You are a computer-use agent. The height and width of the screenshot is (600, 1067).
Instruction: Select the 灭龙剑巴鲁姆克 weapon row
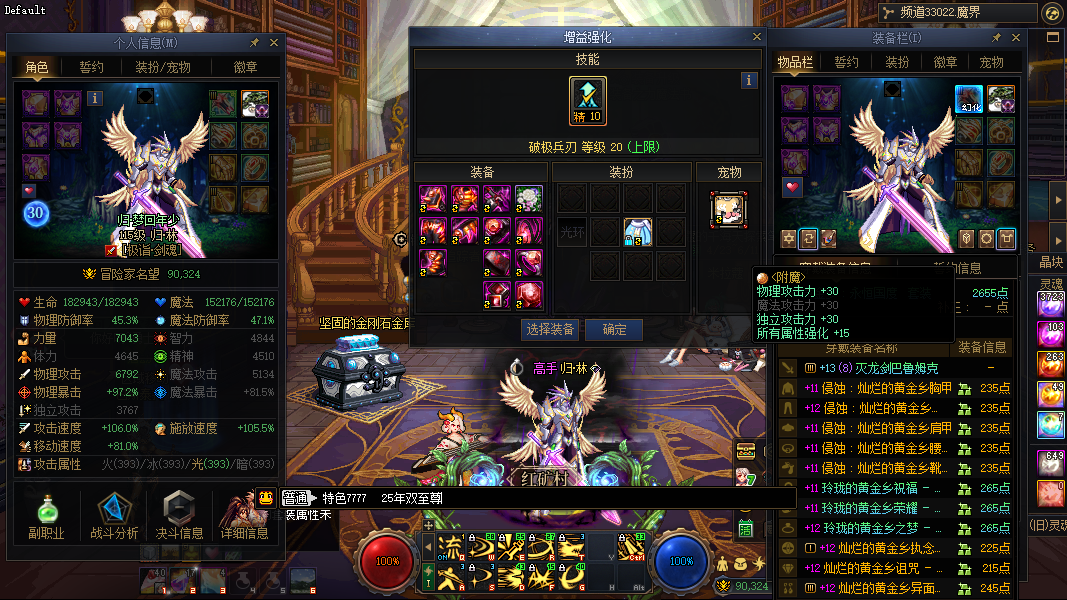click(x=880, y=368)
